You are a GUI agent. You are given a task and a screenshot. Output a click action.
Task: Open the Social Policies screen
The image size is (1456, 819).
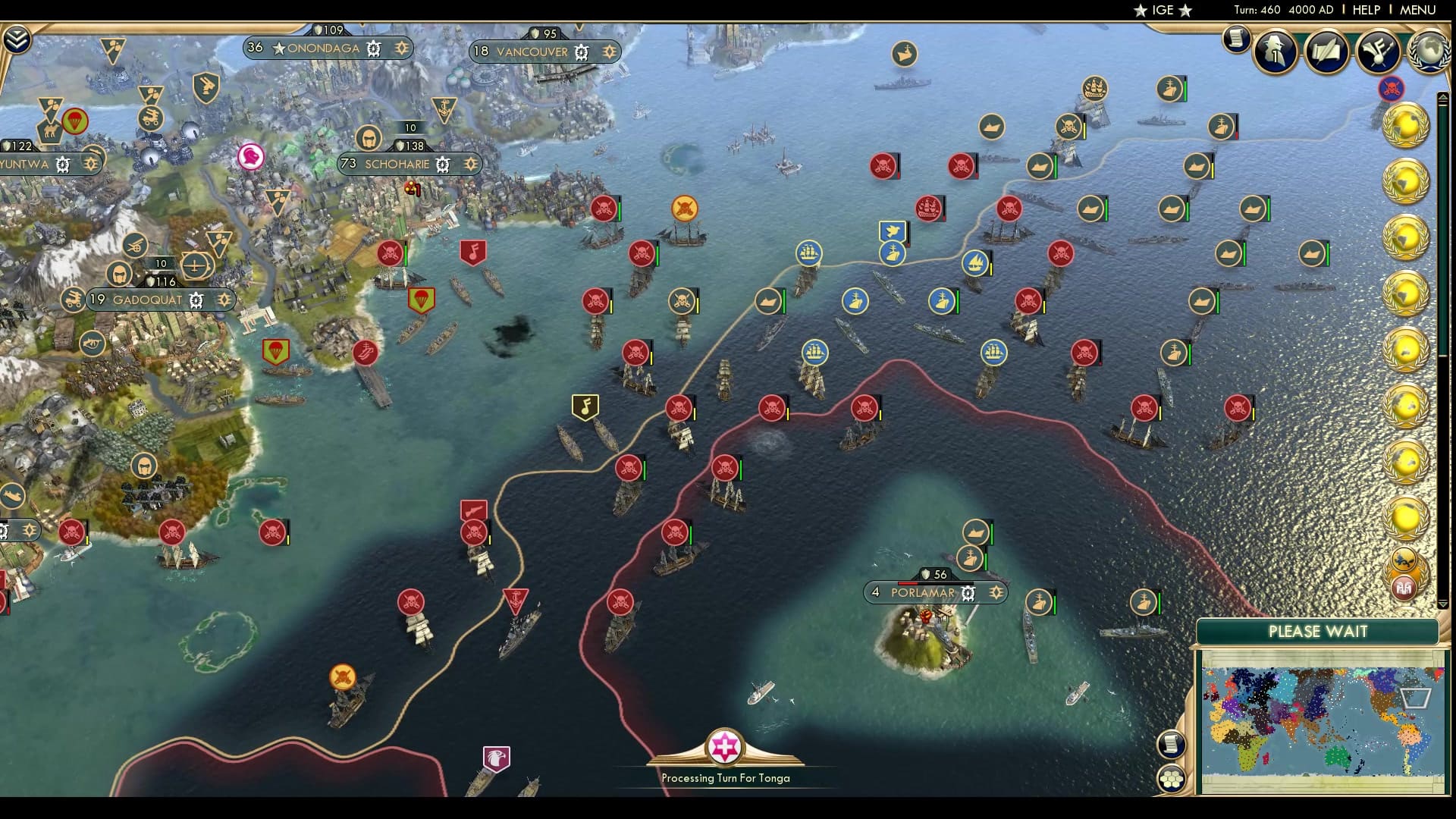(x=1327, y=50)
